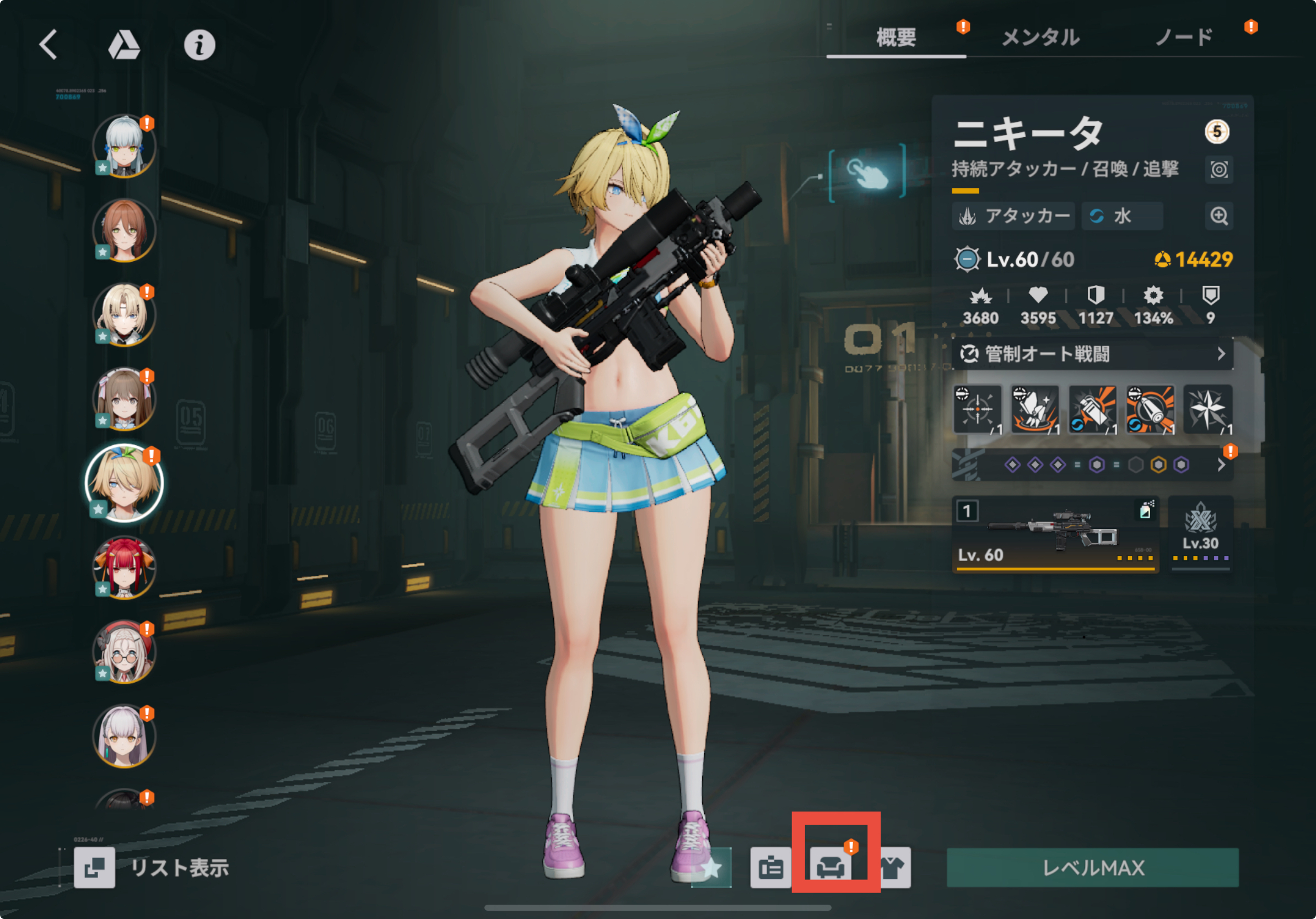Go back with the arrow button

point(48,45)
